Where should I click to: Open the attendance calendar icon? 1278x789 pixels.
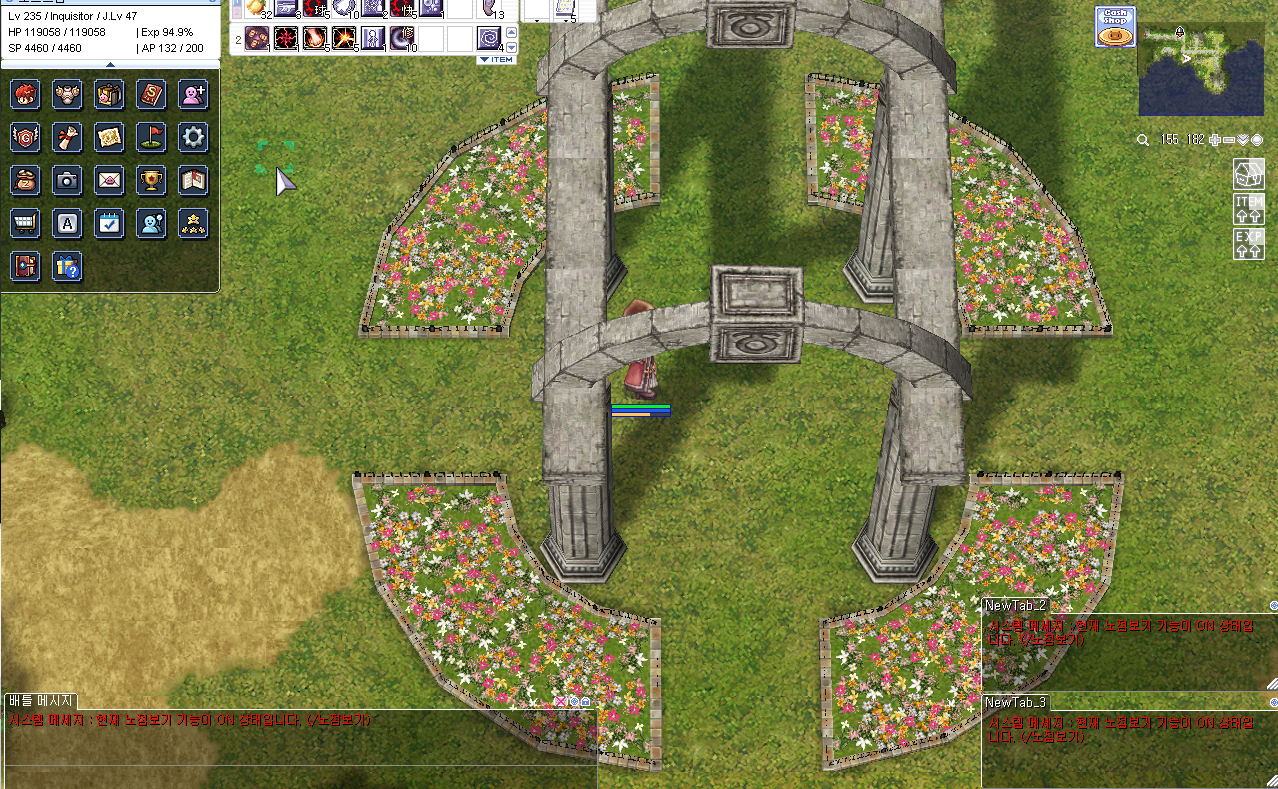pos(109,223)
